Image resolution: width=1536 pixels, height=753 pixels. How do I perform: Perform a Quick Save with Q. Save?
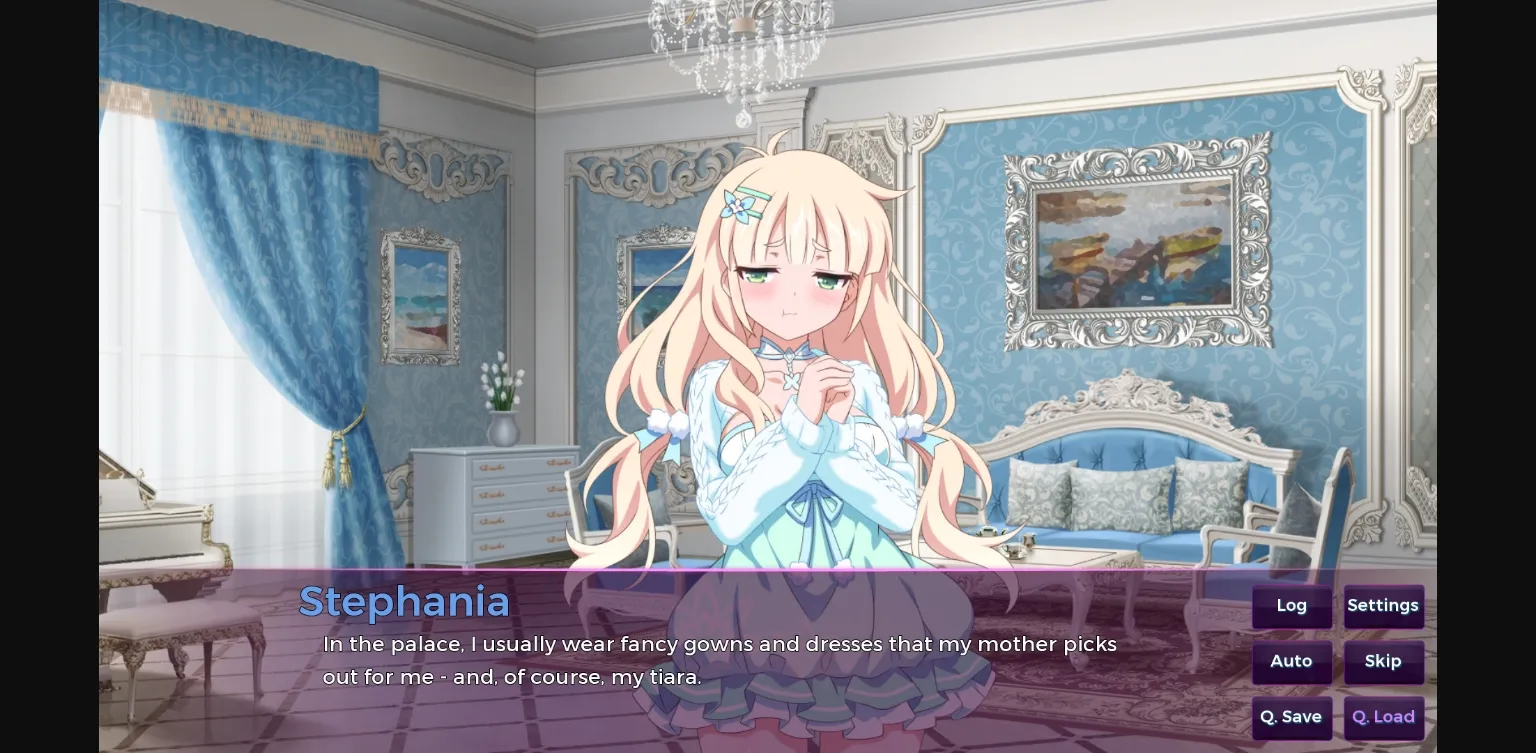[1291, 716]
